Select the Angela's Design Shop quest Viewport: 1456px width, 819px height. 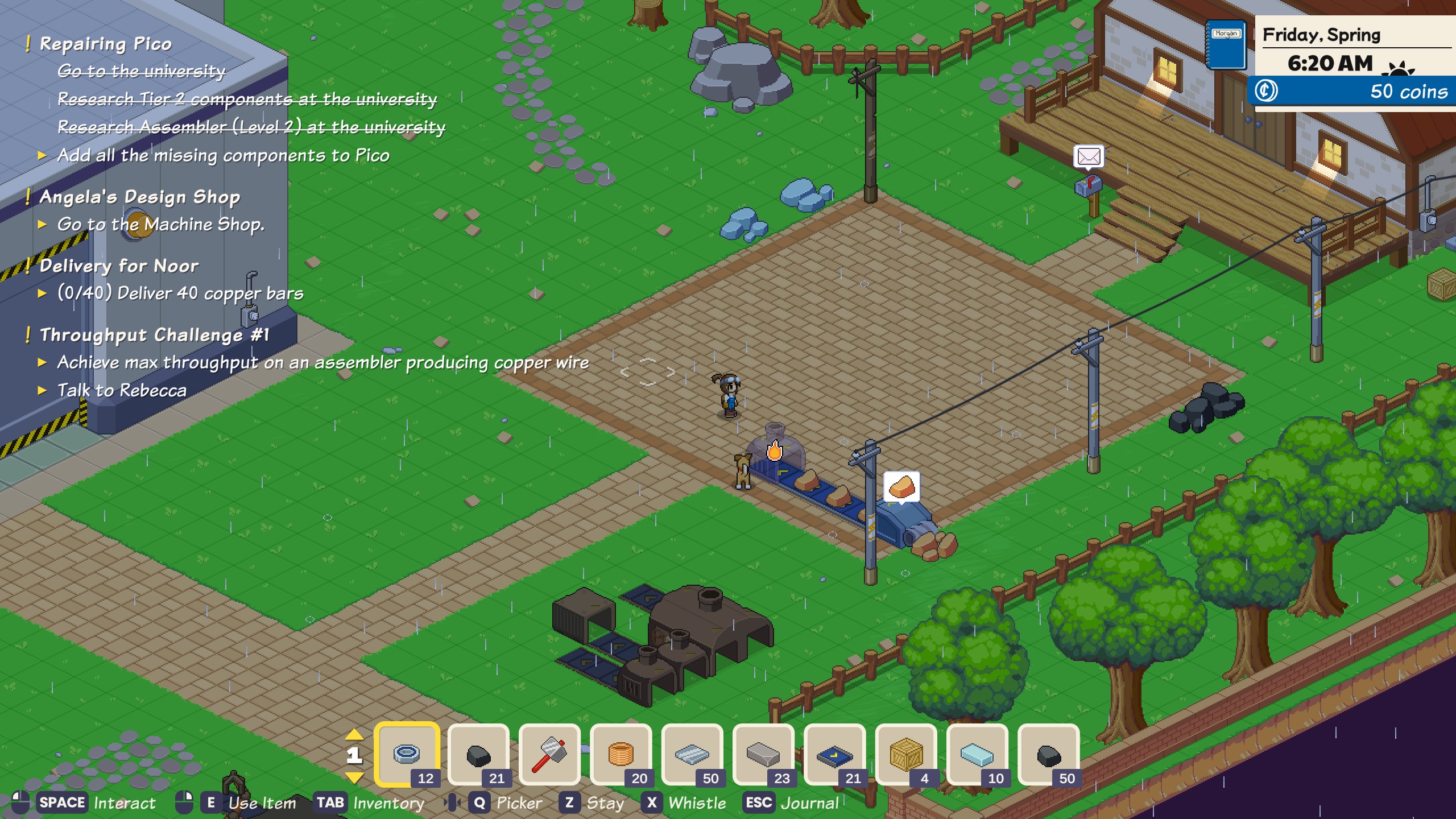click(140, 197)
